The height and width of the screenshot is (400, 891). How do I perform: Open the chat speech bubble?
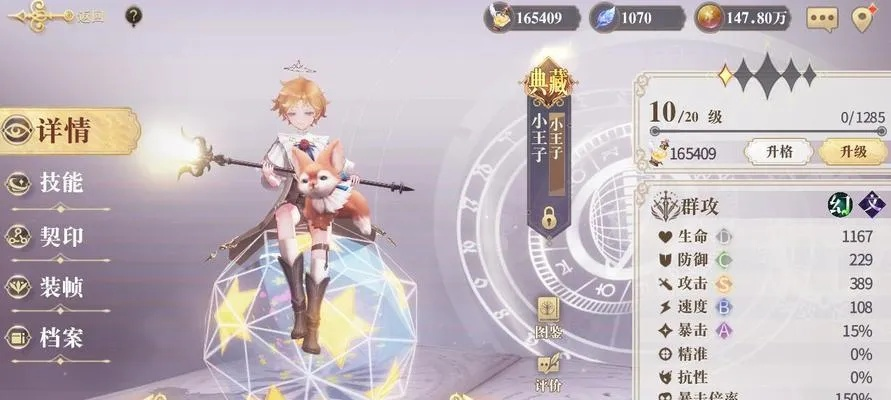(822, 17)
